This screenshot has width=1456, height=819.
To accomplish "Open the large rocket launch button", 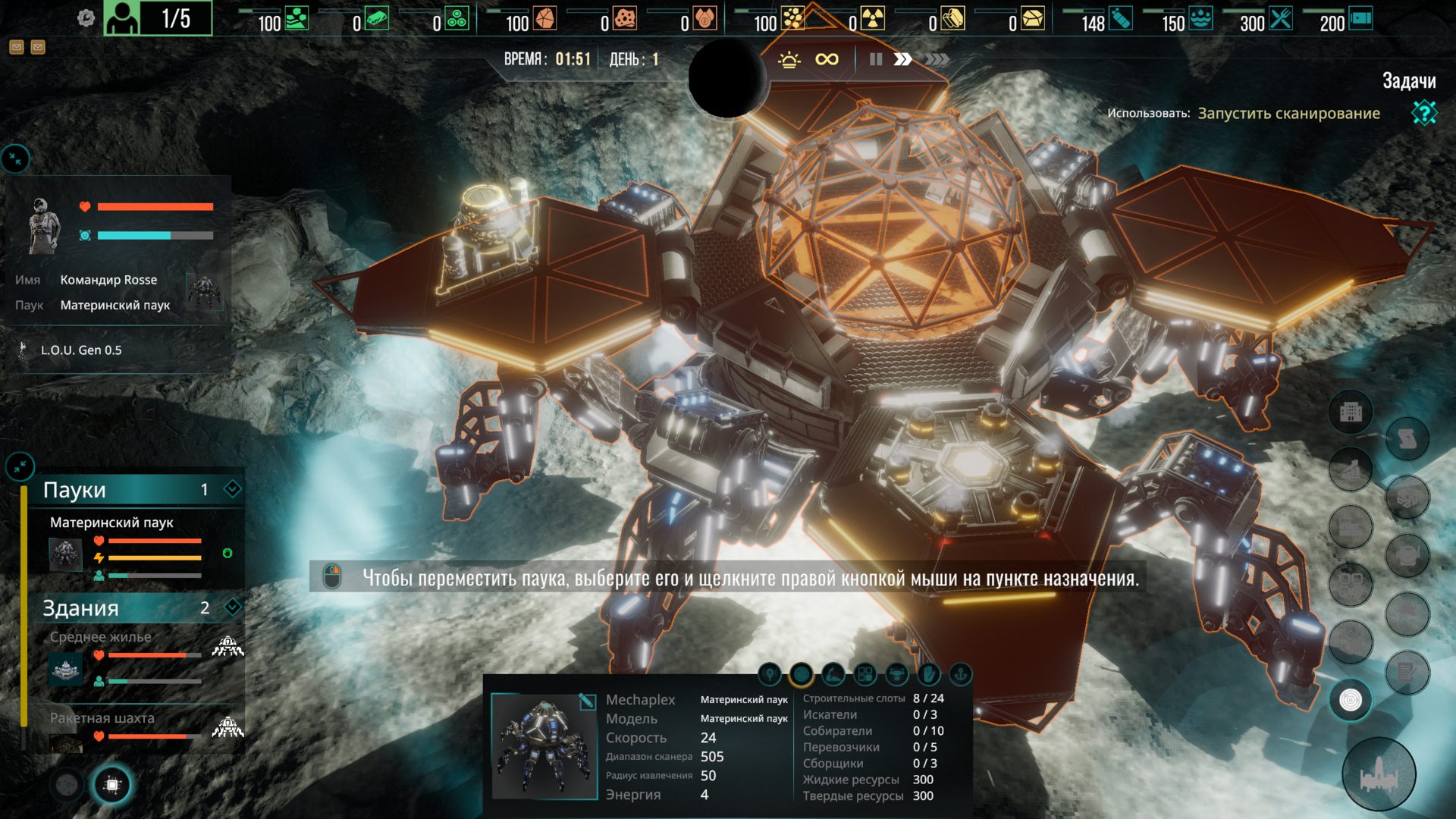I will (x=1378, y=775).
